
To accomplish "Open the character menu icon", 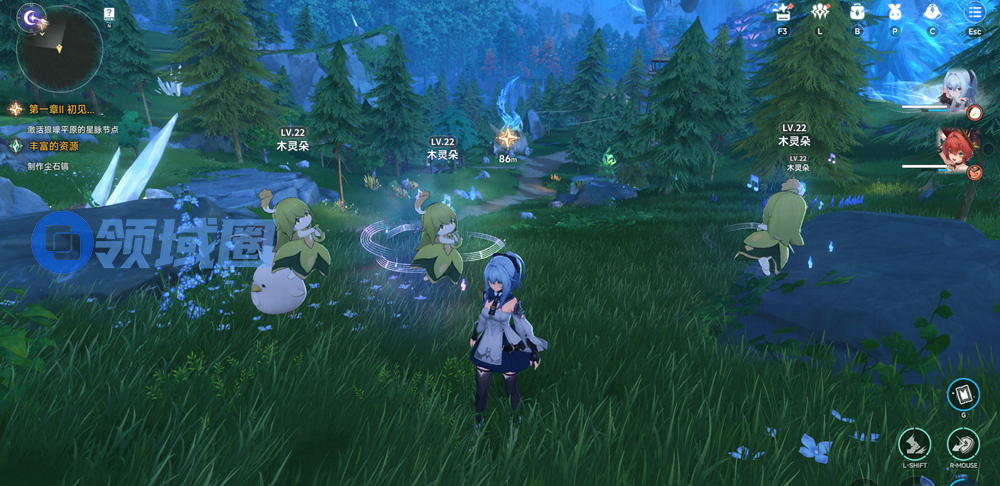I will tap(932, 12).
